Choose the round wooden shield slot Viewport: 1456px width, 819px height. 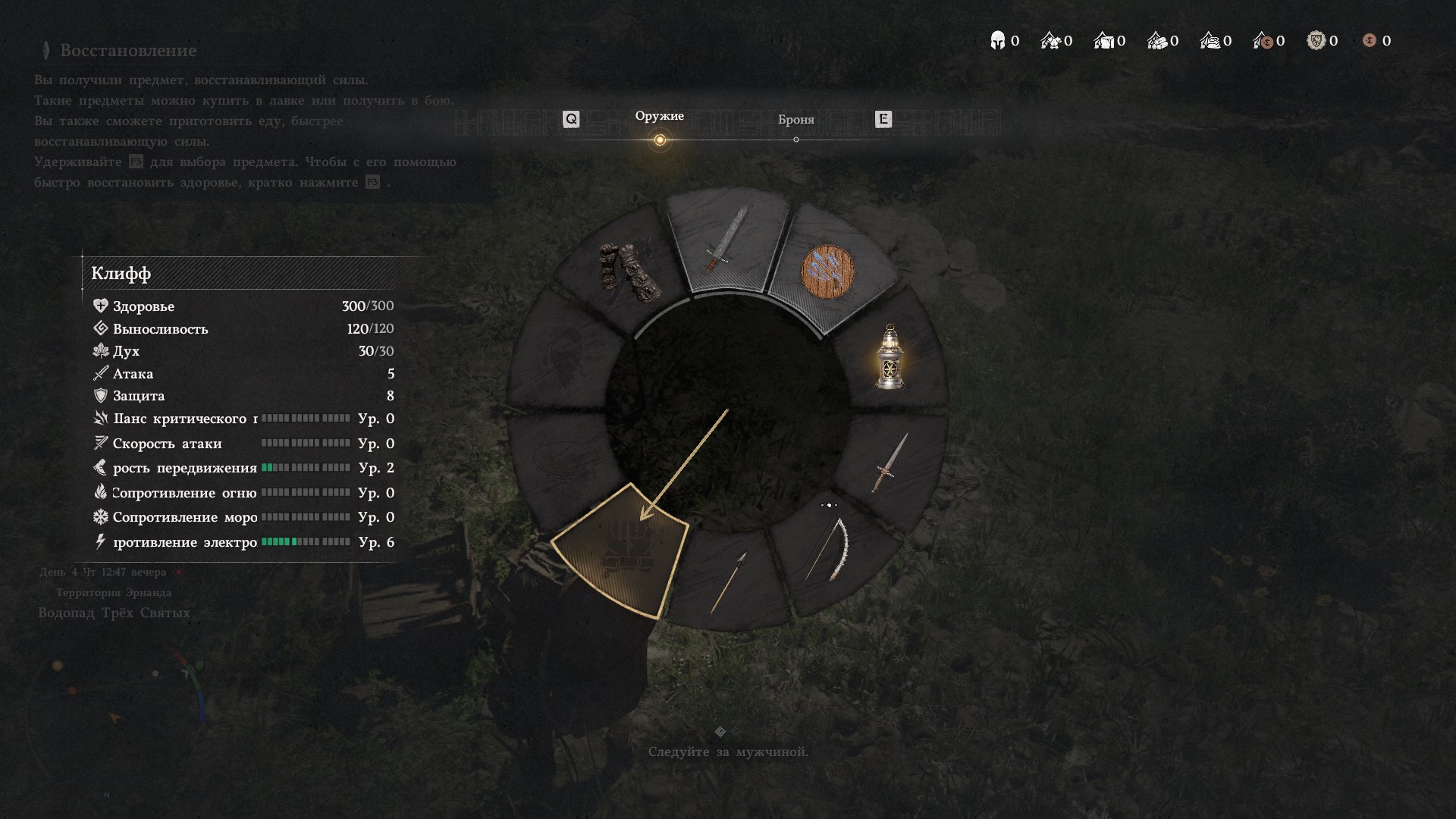828,272
